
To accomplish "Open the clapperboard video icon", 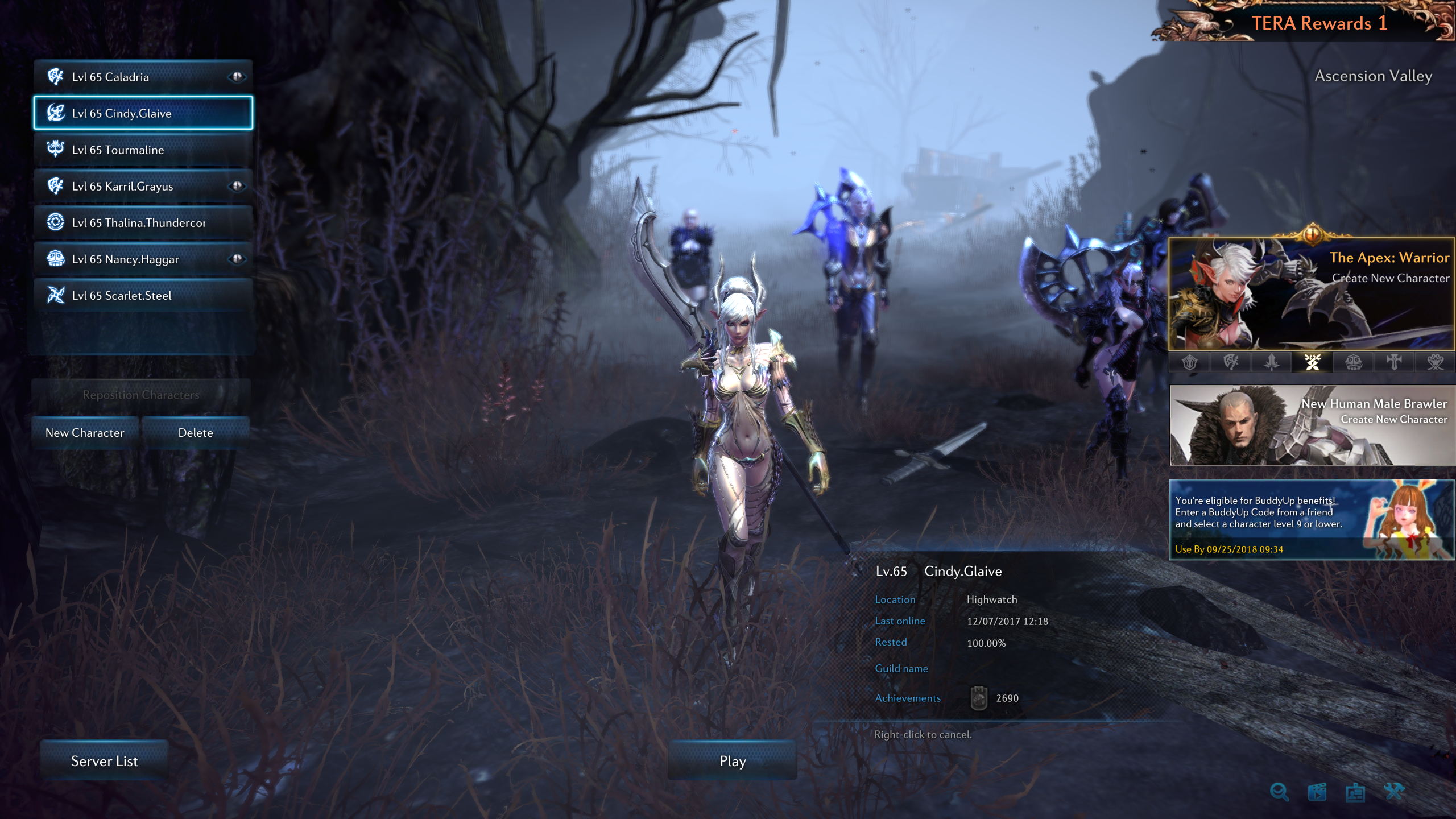I will [x=1317, y=792].
